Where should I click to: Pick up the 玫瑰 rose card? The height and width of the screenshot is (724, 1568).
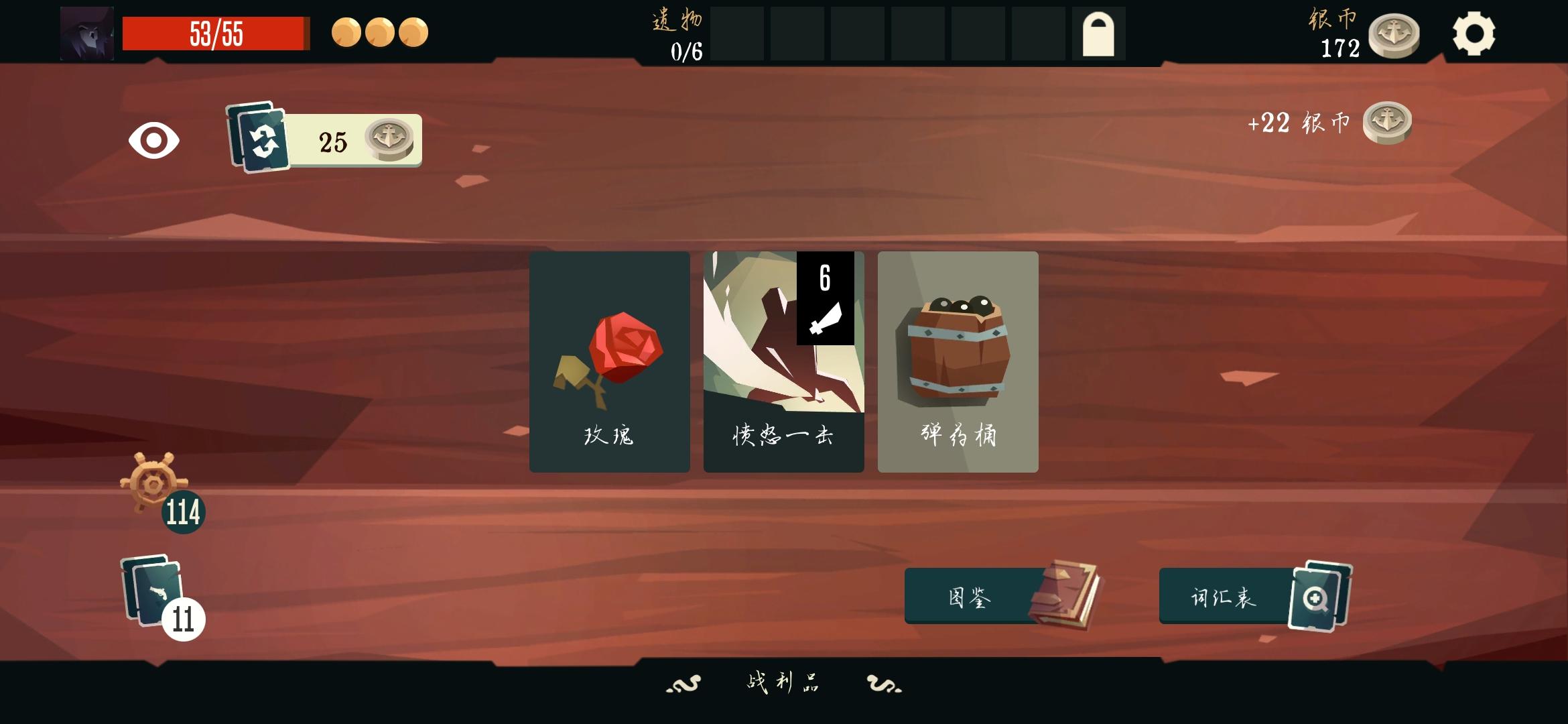click(x=609, y=363)
